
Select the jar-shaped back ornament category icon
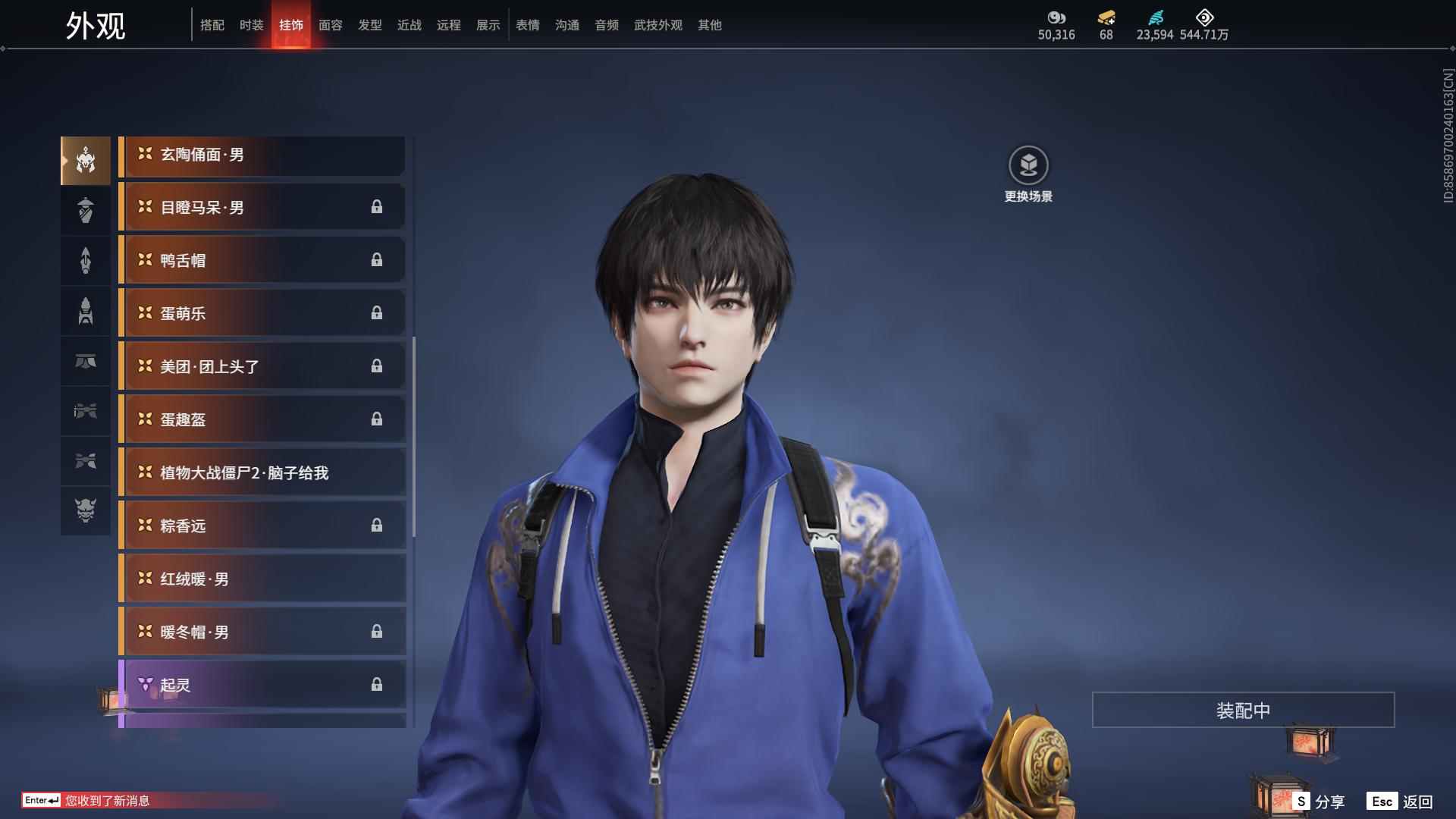click(85, 210)
